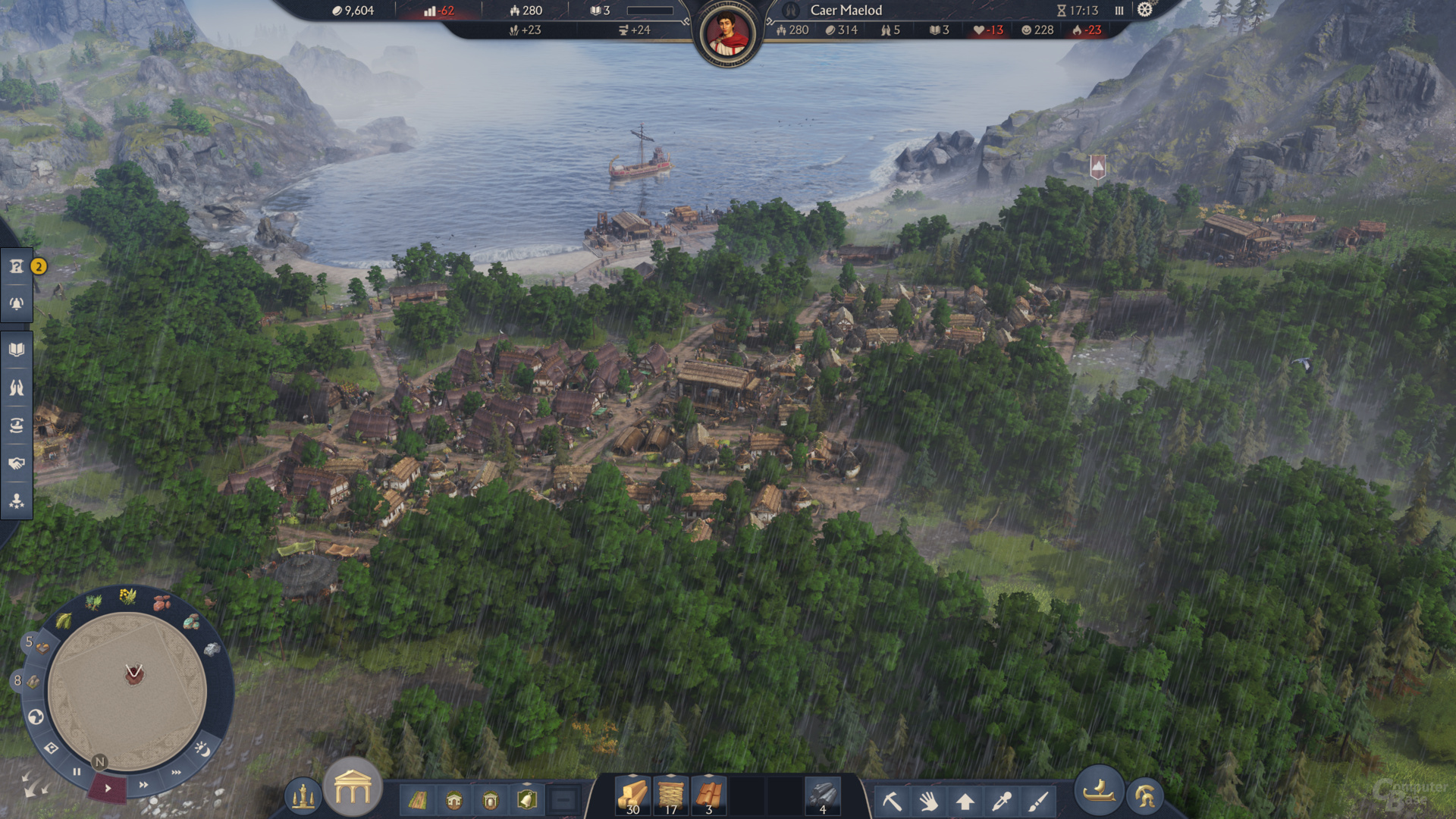Open the praying hands religion panel
This screenshot has width=1456, height=819.
click(17, 388)
